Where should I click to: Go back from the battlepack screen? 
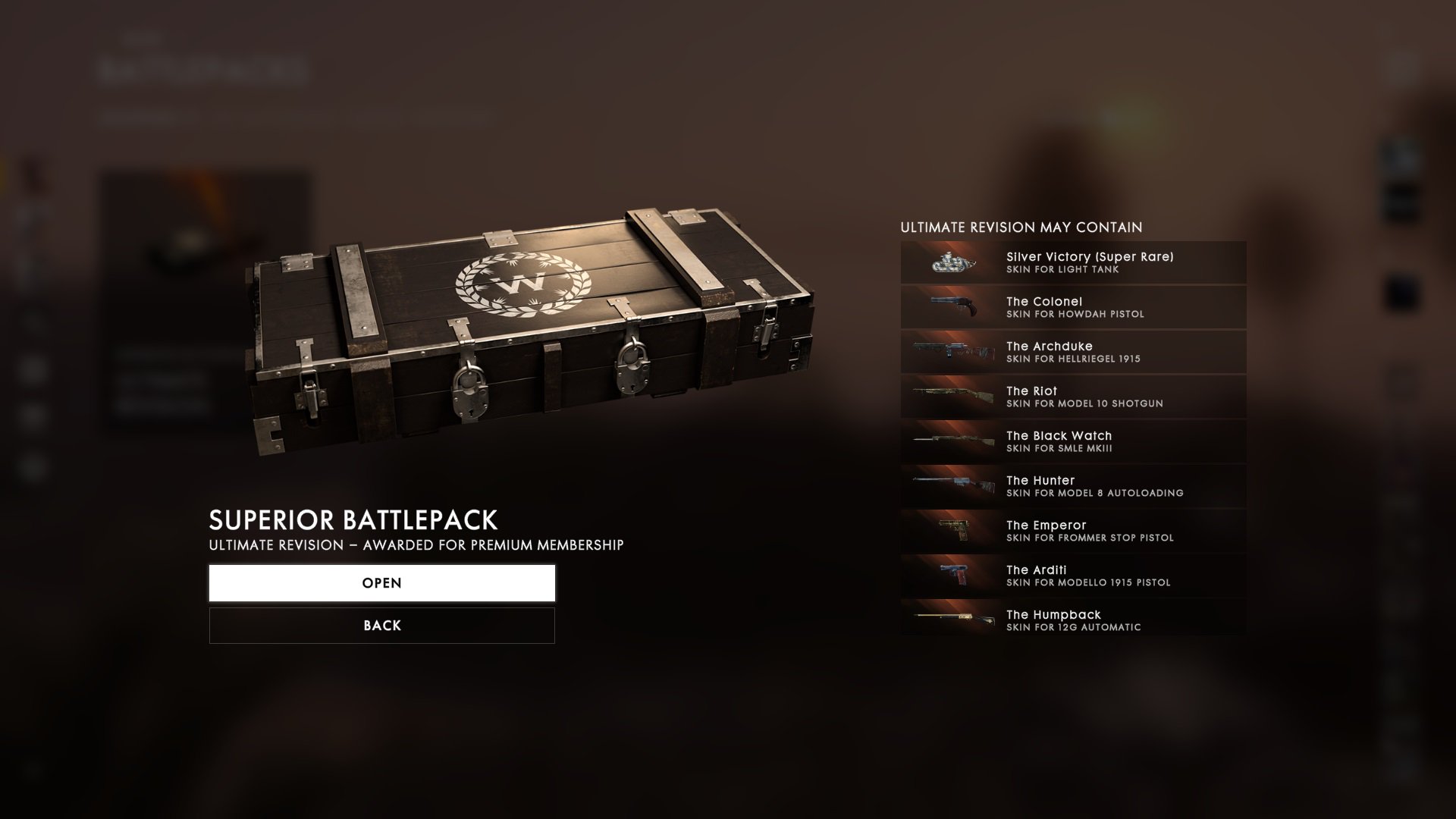click(x=381, y=626)
